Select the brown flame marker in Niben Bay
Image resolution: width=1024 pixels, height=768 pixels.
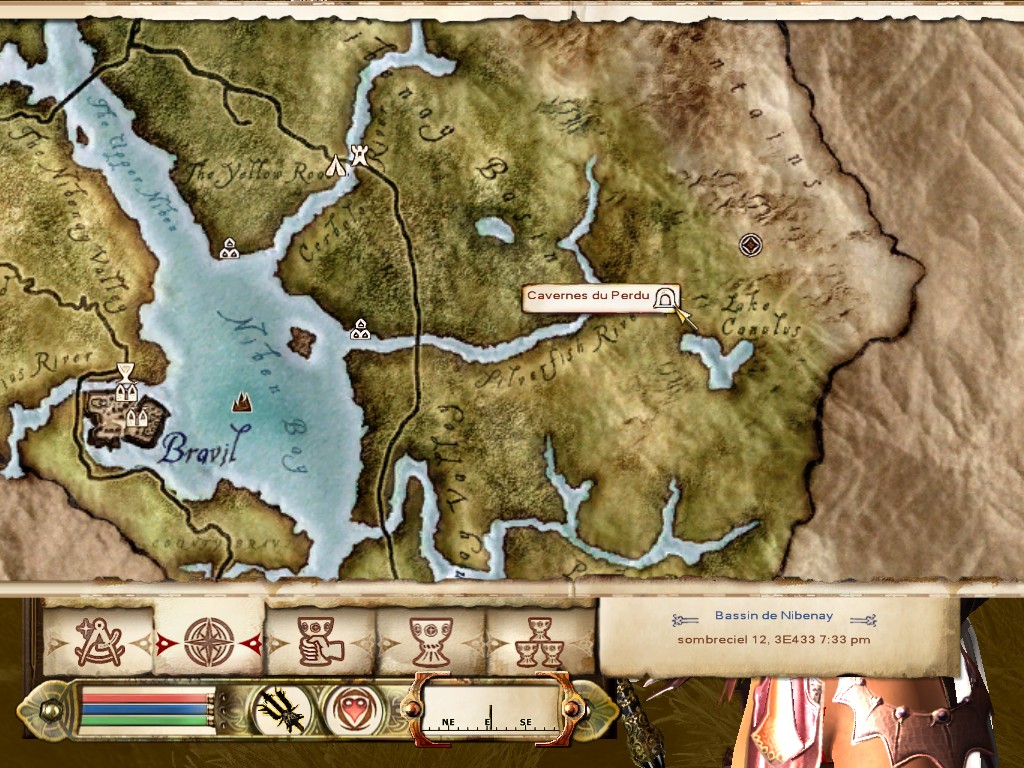click(241, 402)
